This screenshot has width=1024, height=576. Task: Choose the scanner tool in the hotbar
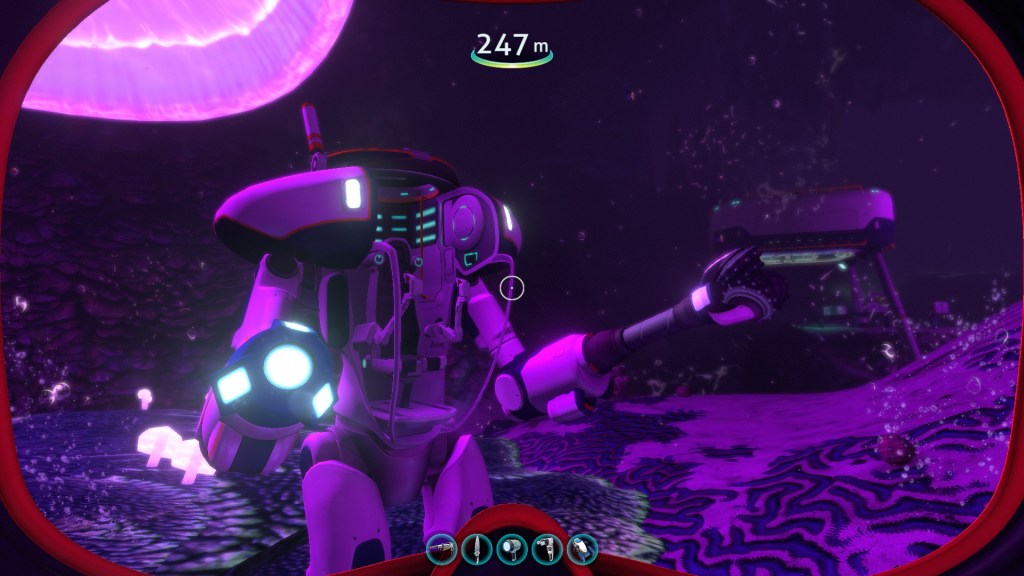[547, 548]
